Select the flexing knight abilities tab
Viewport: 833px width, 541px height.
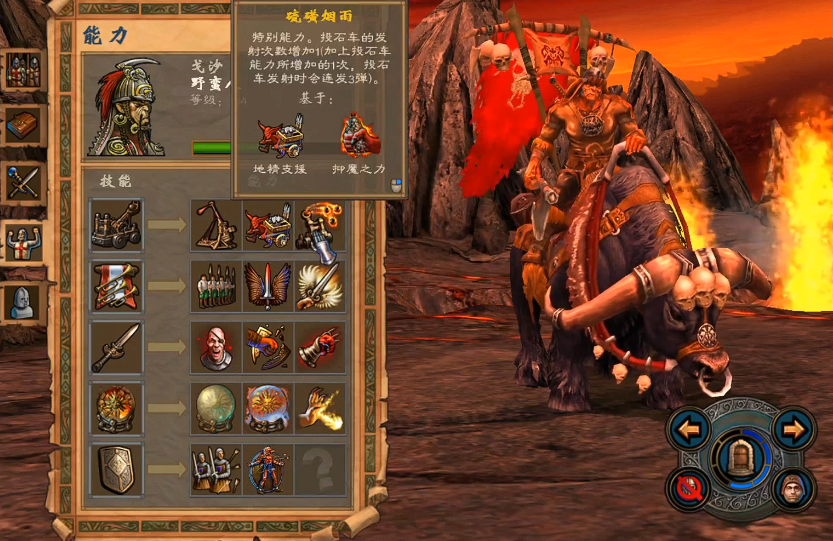(22, 242)
